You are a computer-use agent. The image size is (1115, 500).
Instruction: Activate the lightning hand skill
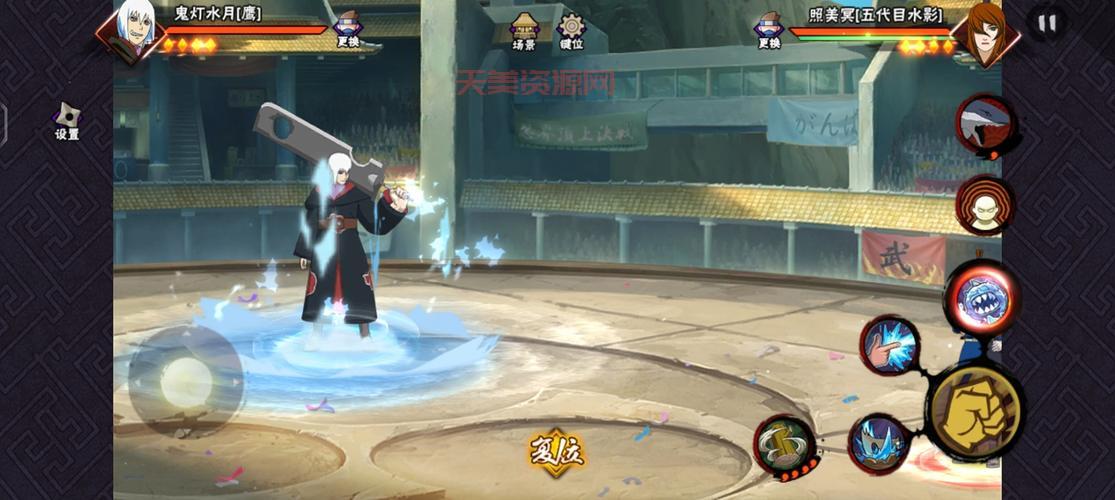pyautogui.click(x=889, y=345)
